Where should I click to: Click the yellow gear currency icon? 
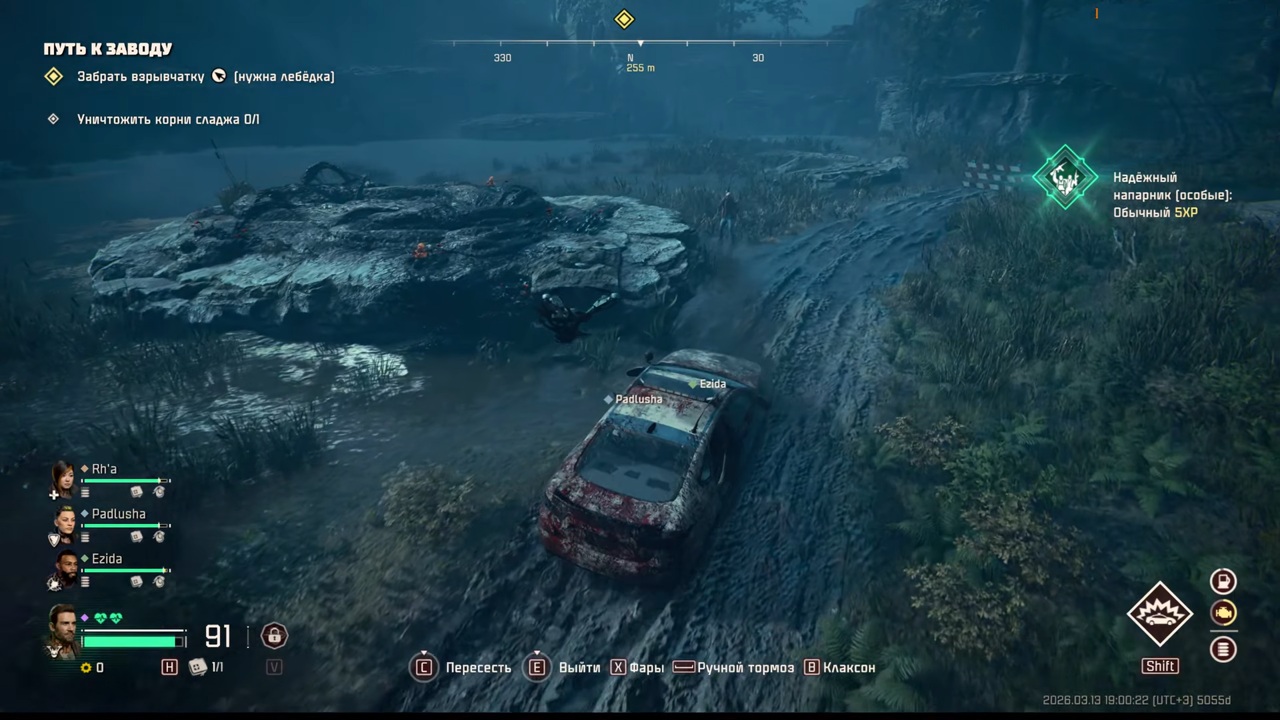click(86, 667)
